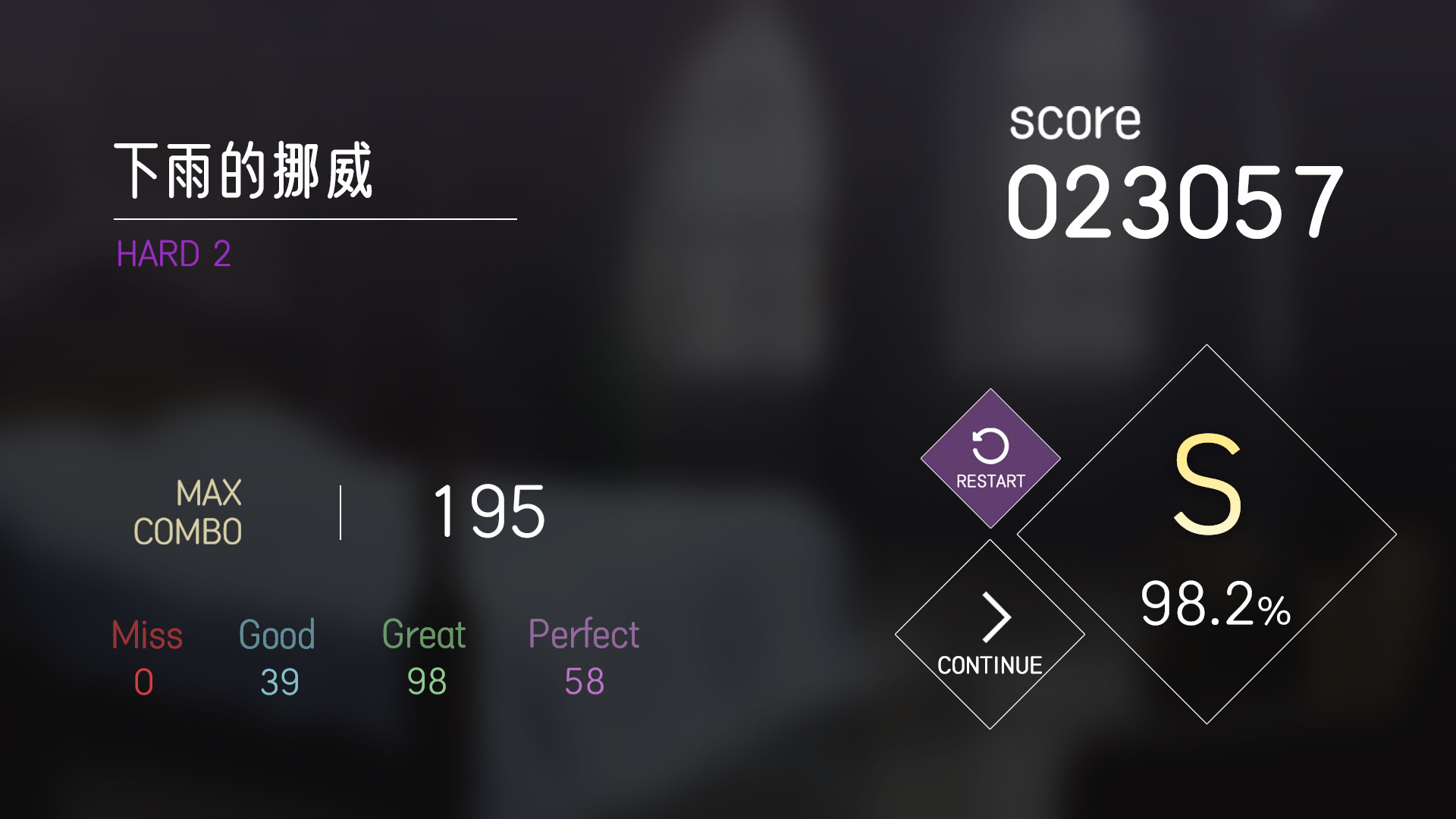Image resolution: width=1456 pixels, height=819 pixels.
Task: Select the song title 下雨的挪威
Action: [243, 168]
